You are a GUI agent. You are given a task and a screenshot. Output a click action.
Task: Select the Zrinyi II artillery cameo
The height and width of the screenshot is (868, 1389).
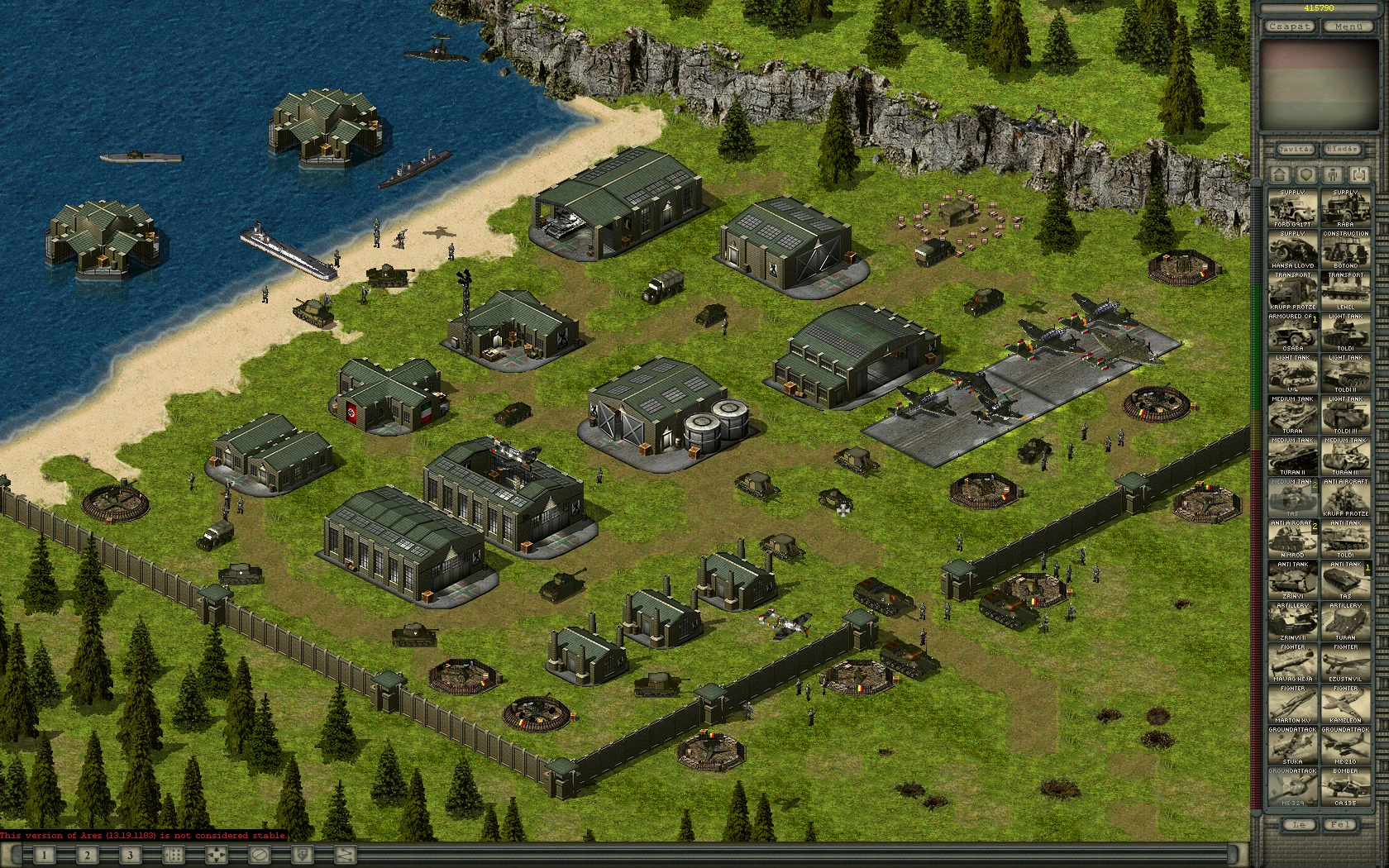[1293, 622]
